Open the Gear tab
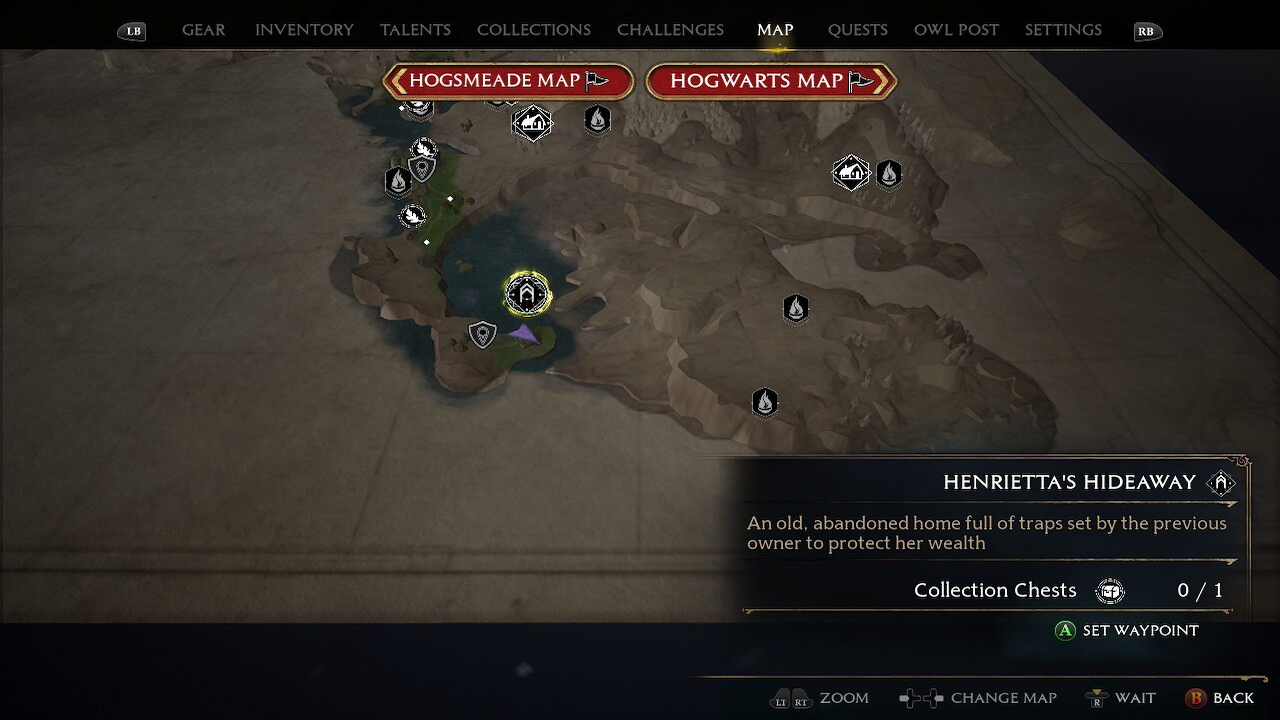Image resolution: width=1280 pixels, height=720 pixels. (x=203, y=30)
